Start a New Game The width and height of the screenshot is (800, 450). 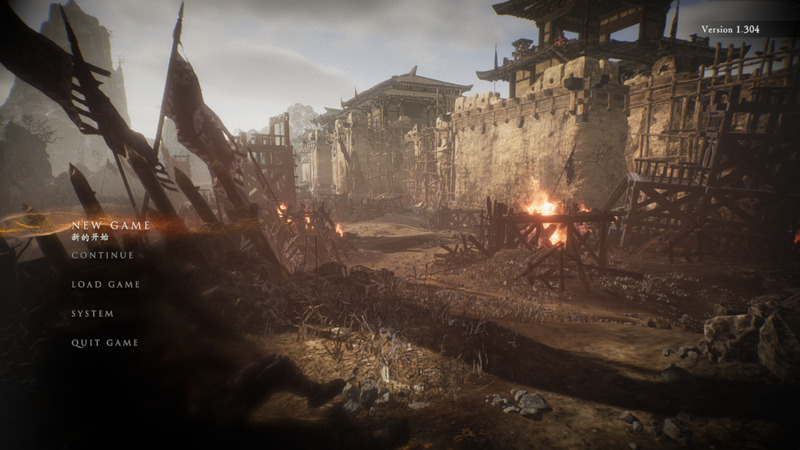[110, 226]
